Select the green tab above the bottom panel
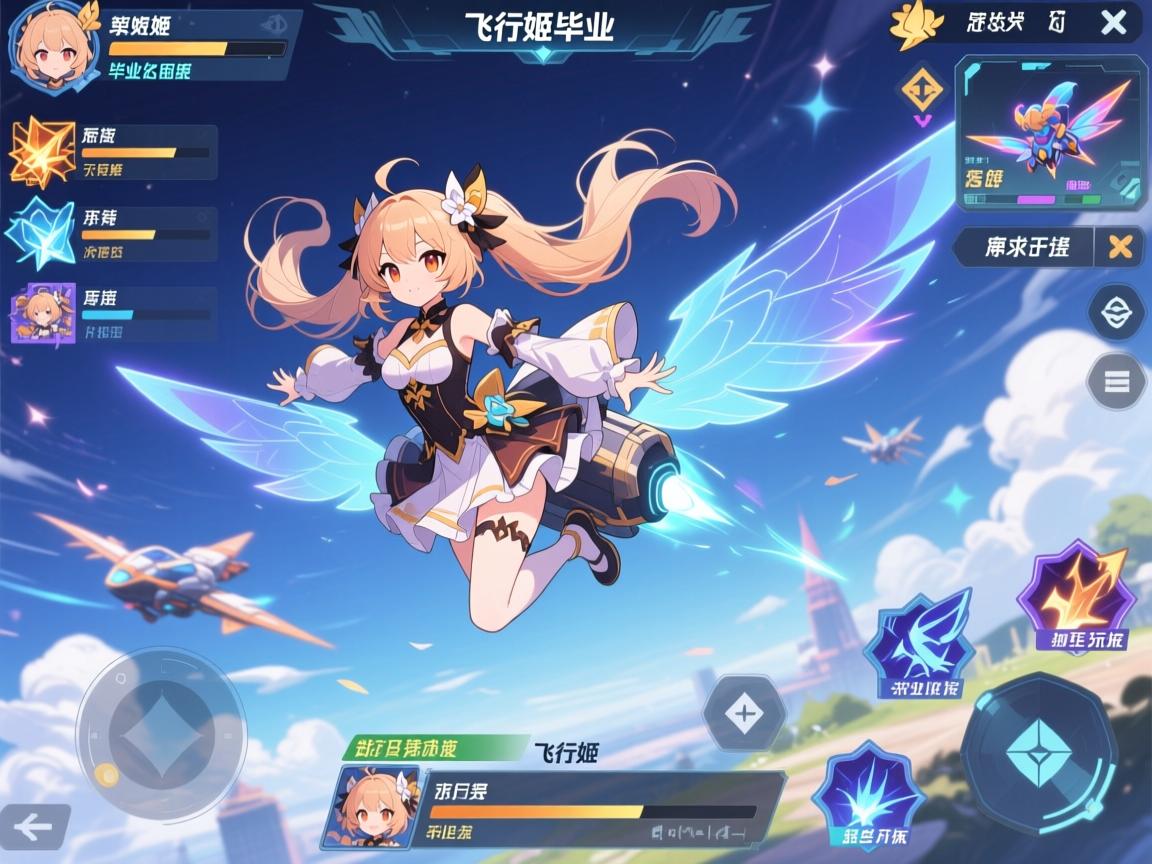1152x864 pixels. (434, 748)
